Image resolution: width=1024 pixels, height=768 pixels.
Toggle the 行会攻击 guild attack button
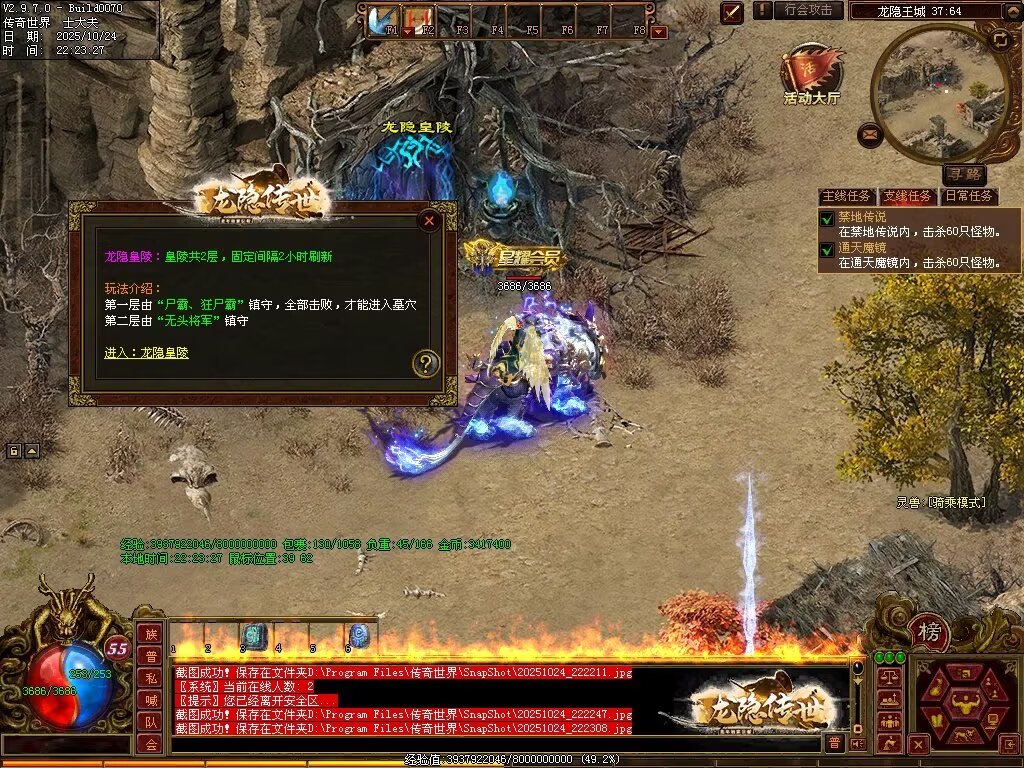click(808, 10)
